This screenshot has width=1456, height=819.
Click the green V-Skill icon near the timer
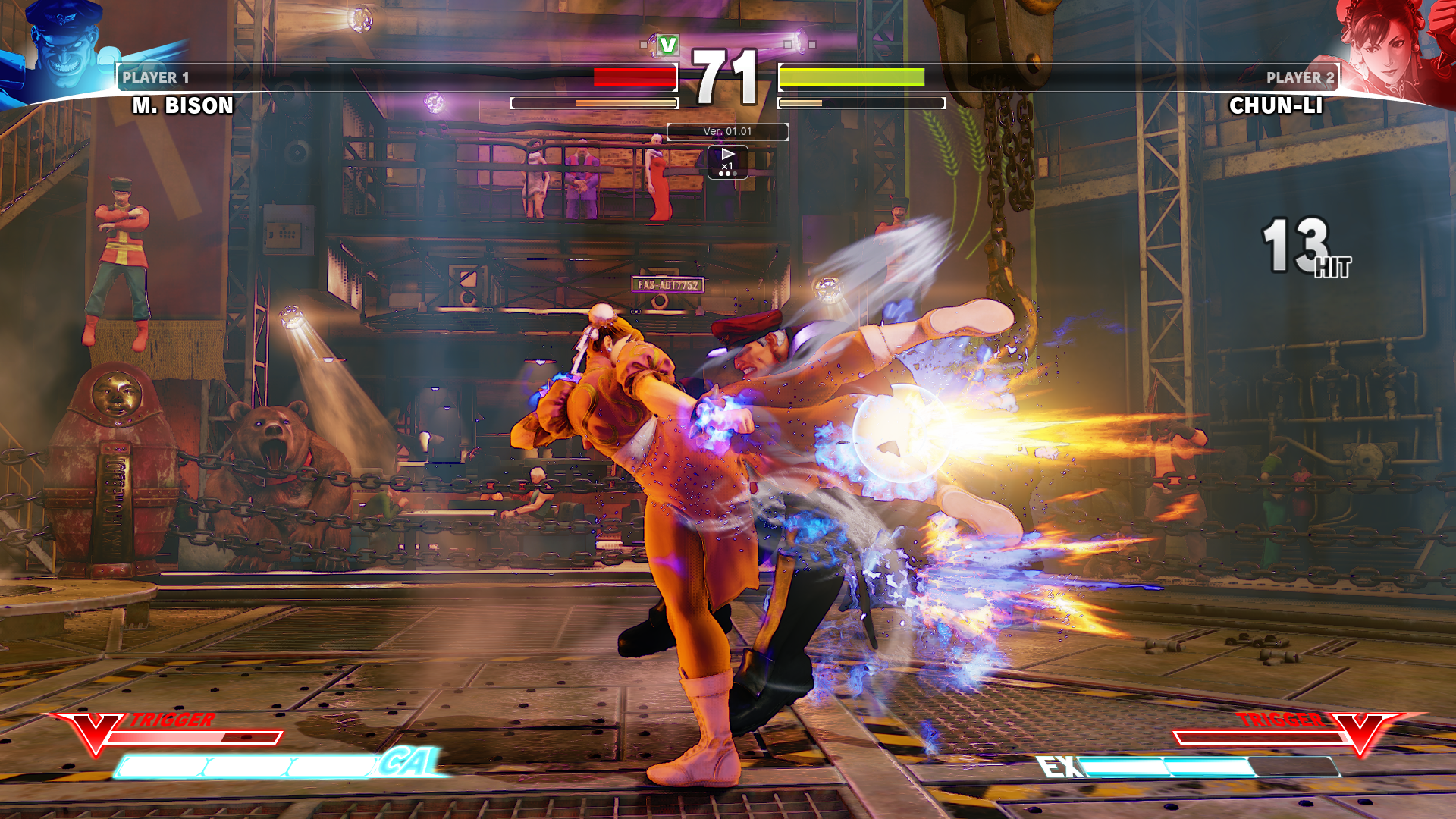666,45
